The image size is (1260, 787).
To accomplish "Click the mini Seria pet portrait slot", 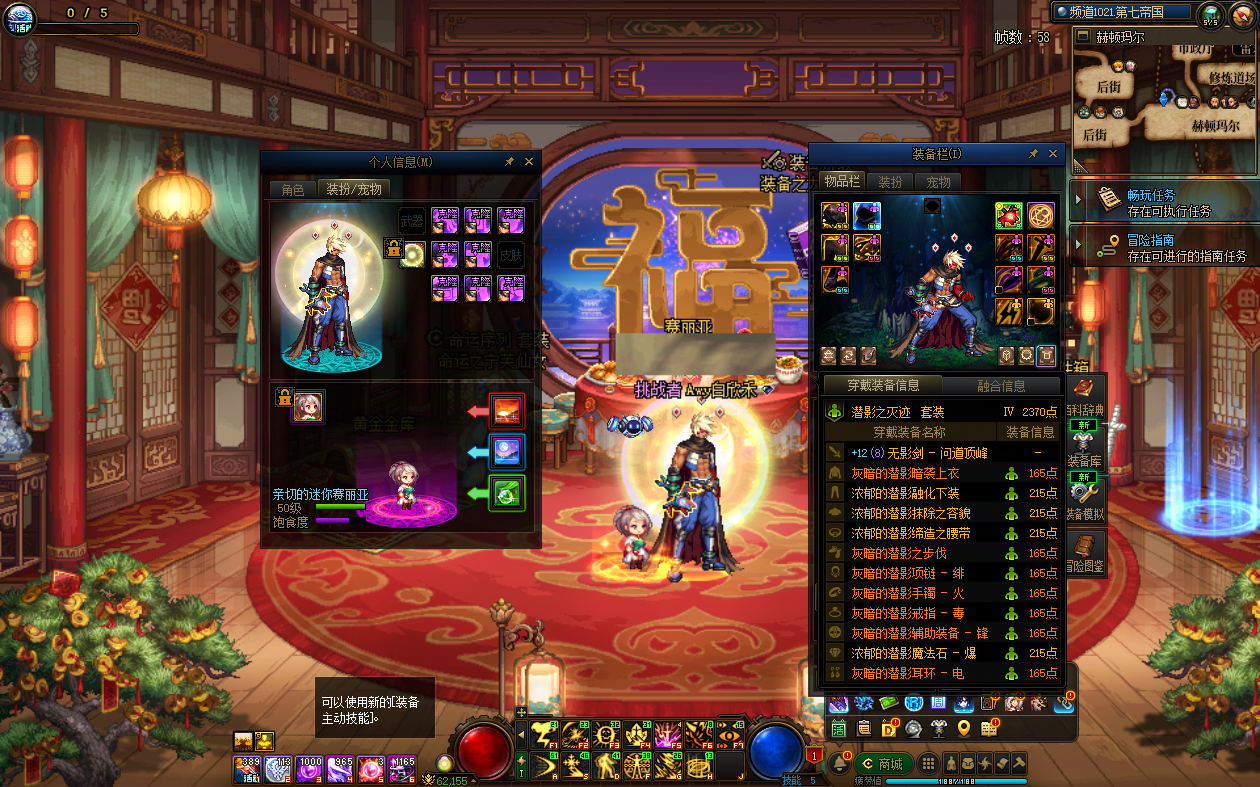I will 308,405.
